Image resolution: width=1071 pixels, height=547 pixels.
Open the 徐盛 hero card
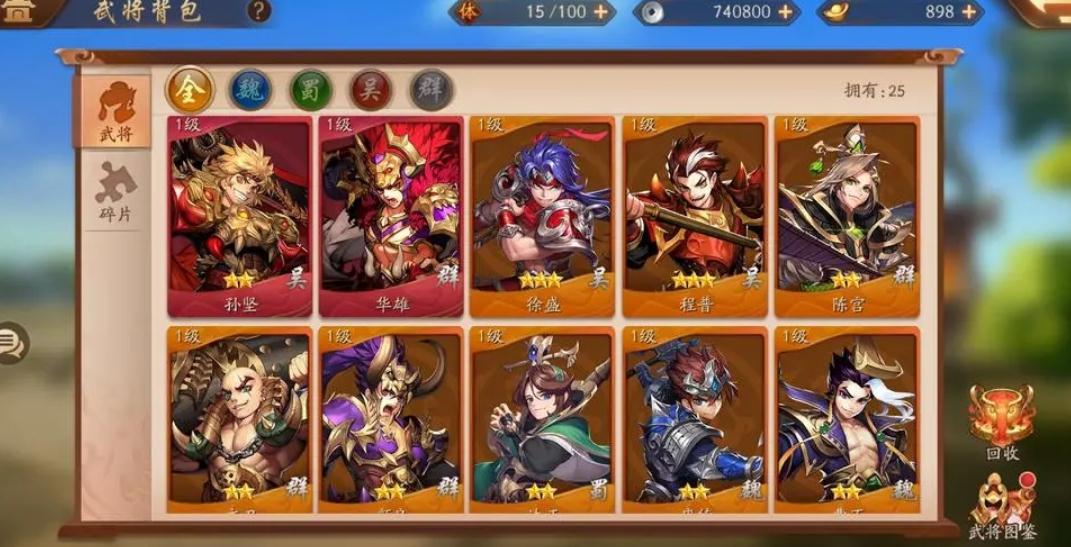(x=541, y=215)
